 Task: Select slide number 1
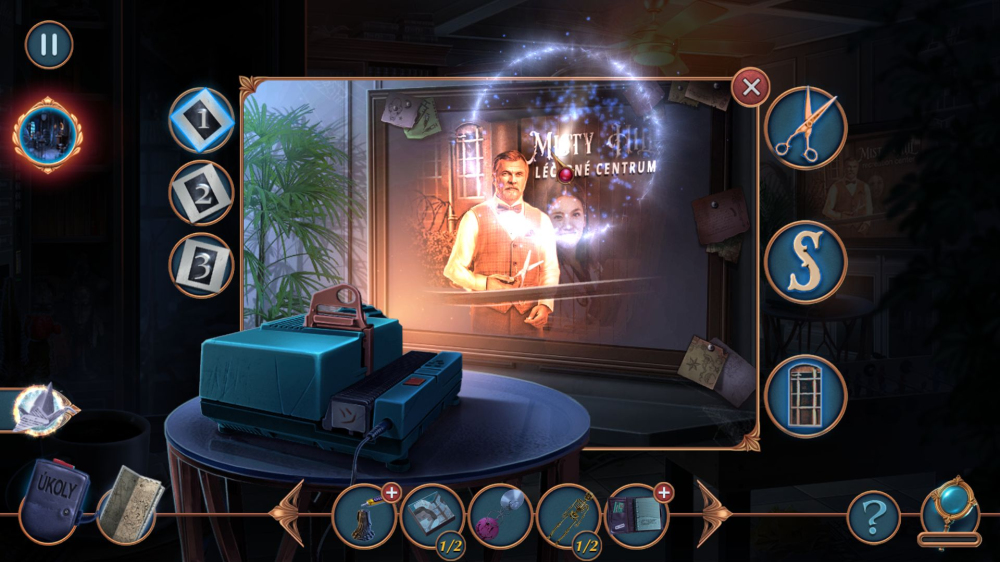tap(201, 121)
